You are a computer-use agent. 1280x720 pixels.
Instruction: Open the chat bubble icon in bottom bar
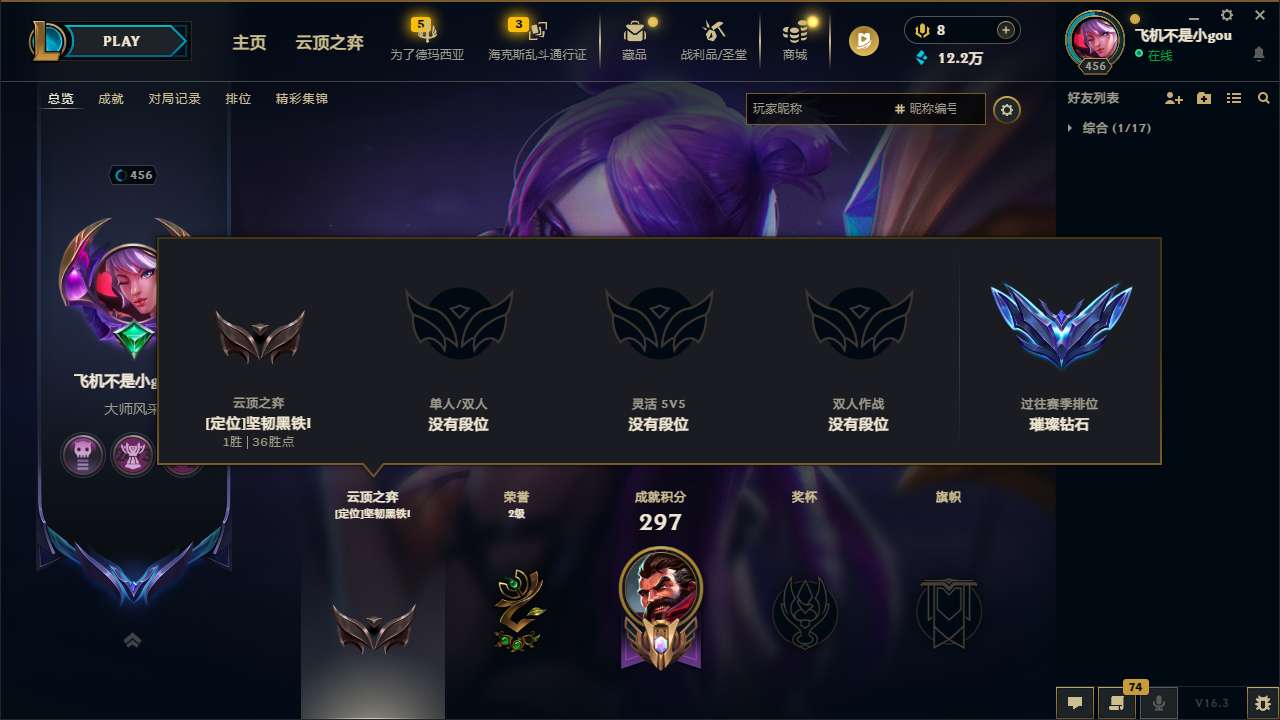(1074, 703)
